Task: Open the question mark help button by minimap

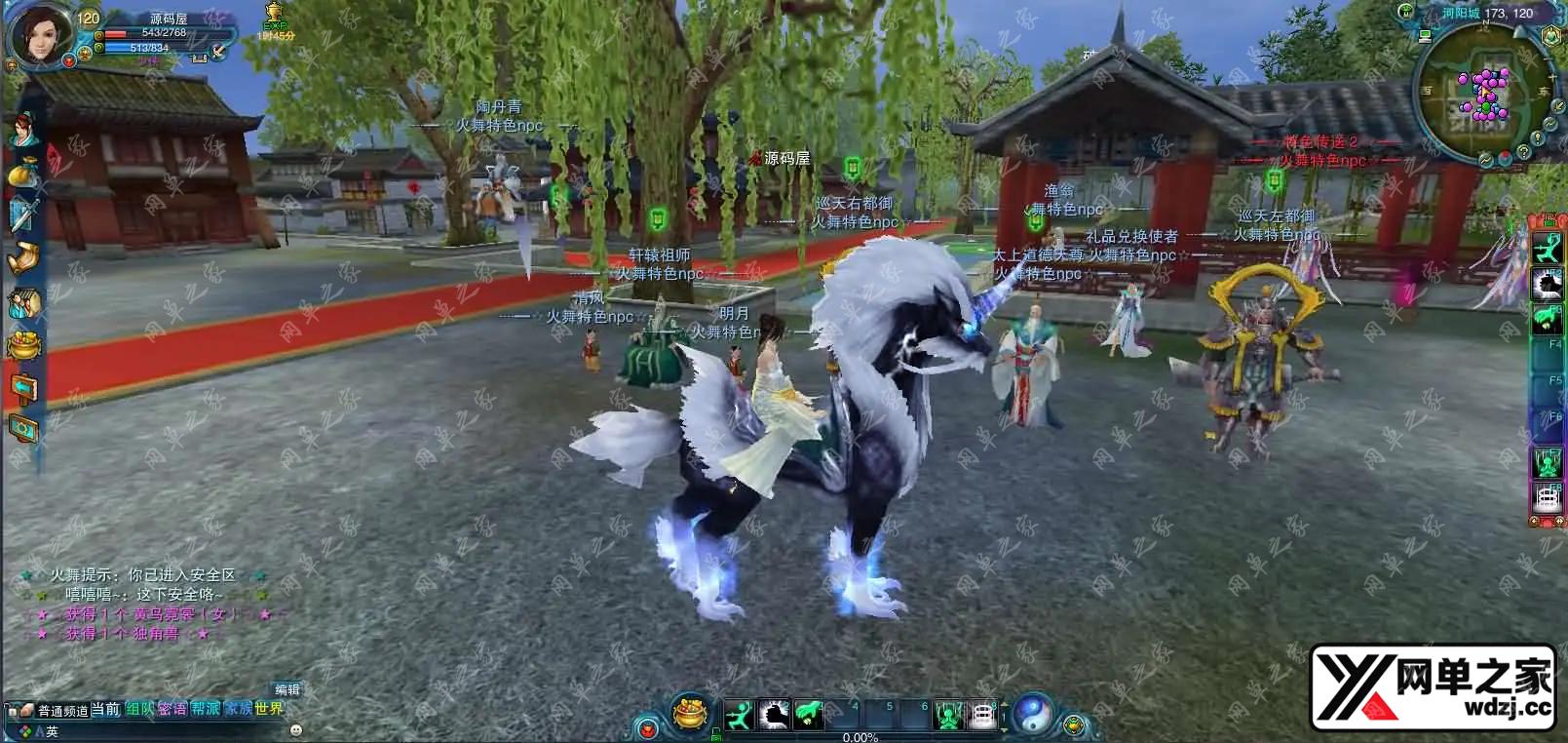Action: (x=1524, y=151)
